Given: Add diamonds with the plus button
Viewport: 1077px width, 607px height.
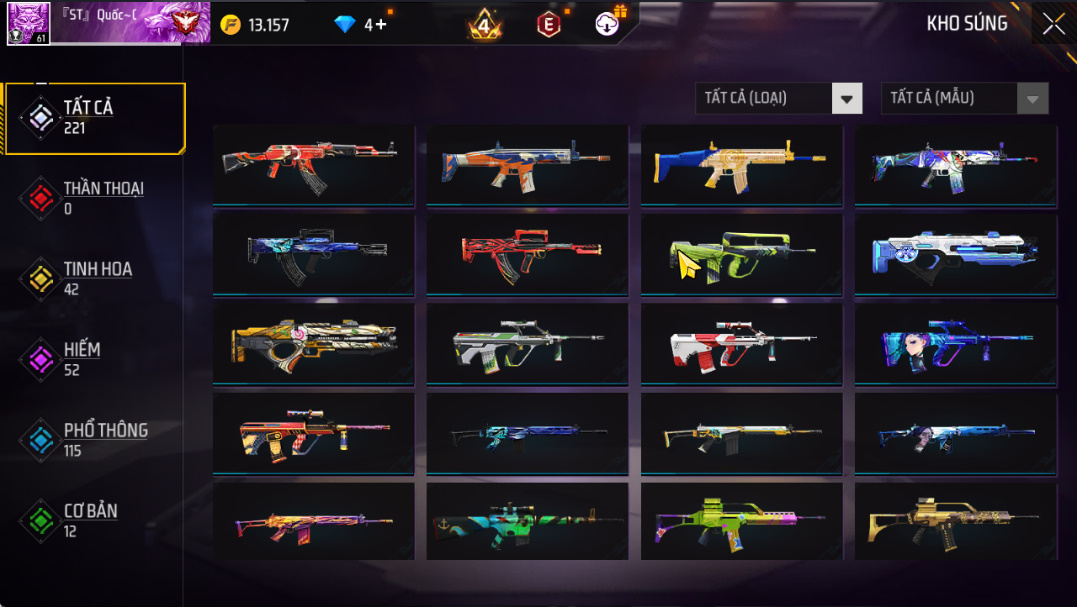Looking at the screenshot, I should click(x=381, y=24).
